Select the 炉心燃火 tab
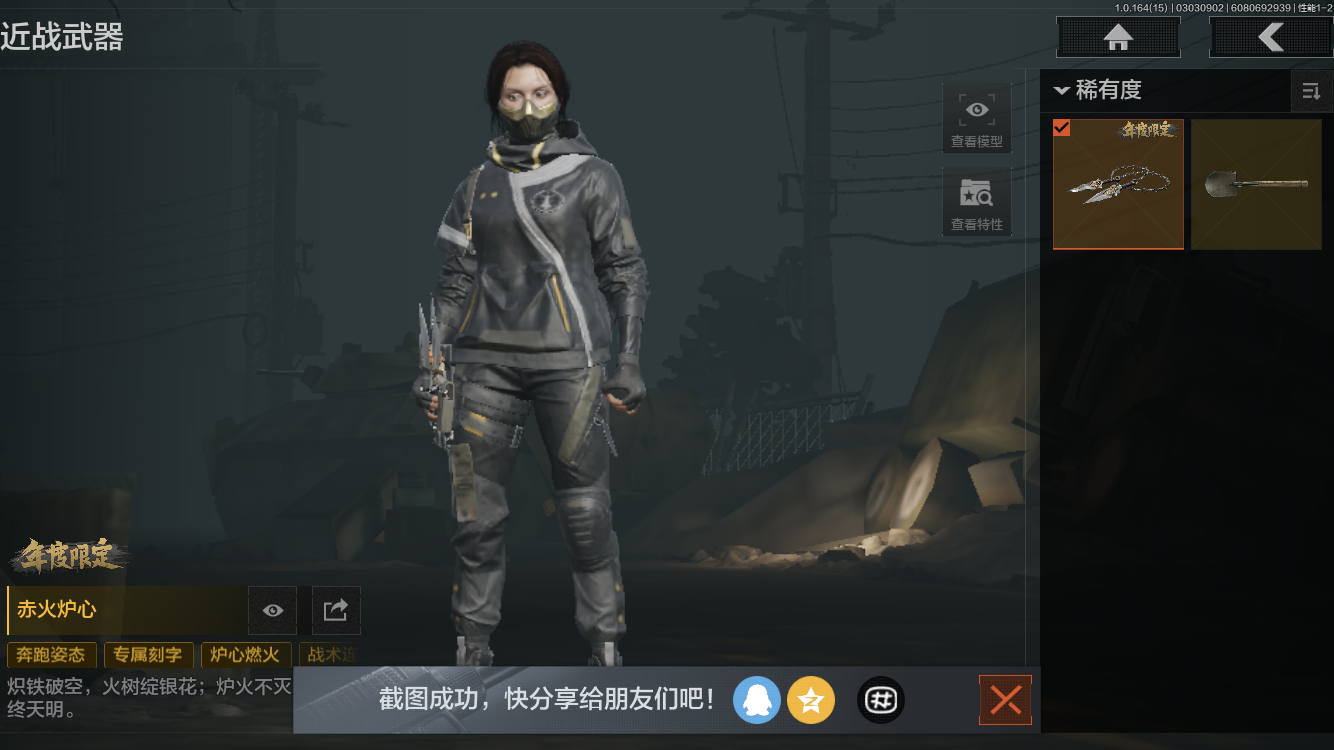 tap(245, 655)
